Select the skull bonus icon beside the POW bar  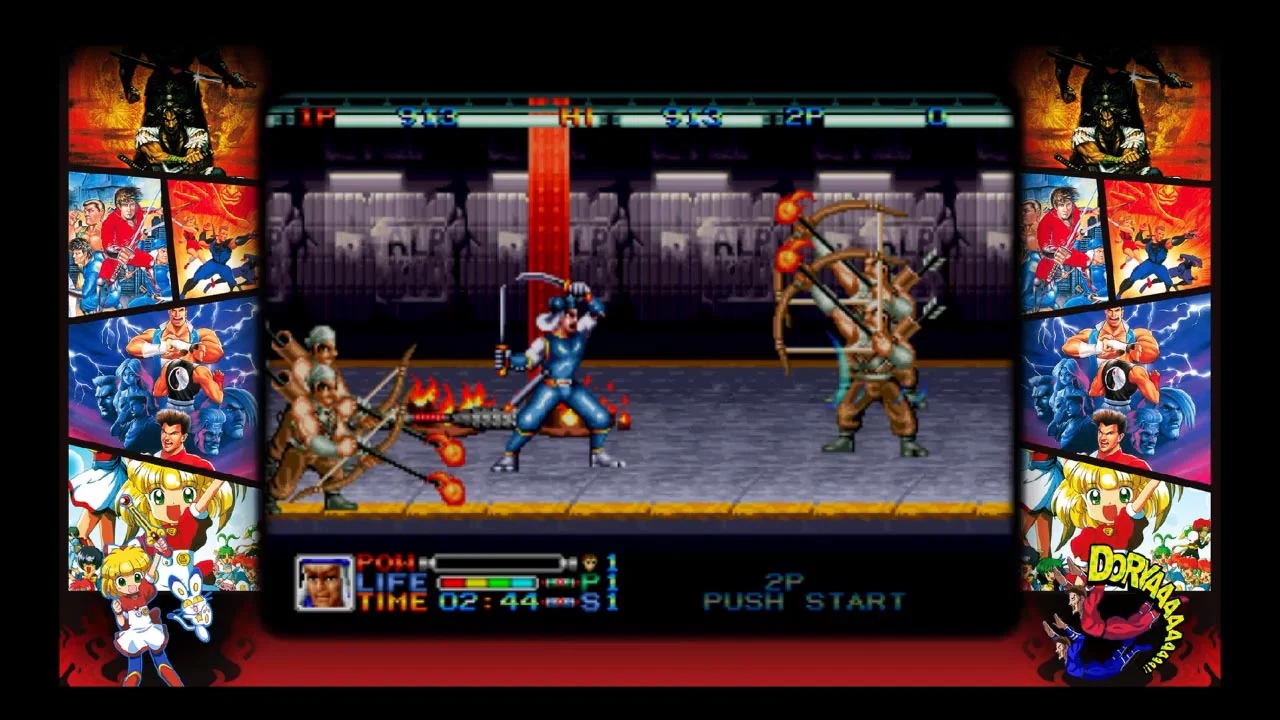coord(590,563)
